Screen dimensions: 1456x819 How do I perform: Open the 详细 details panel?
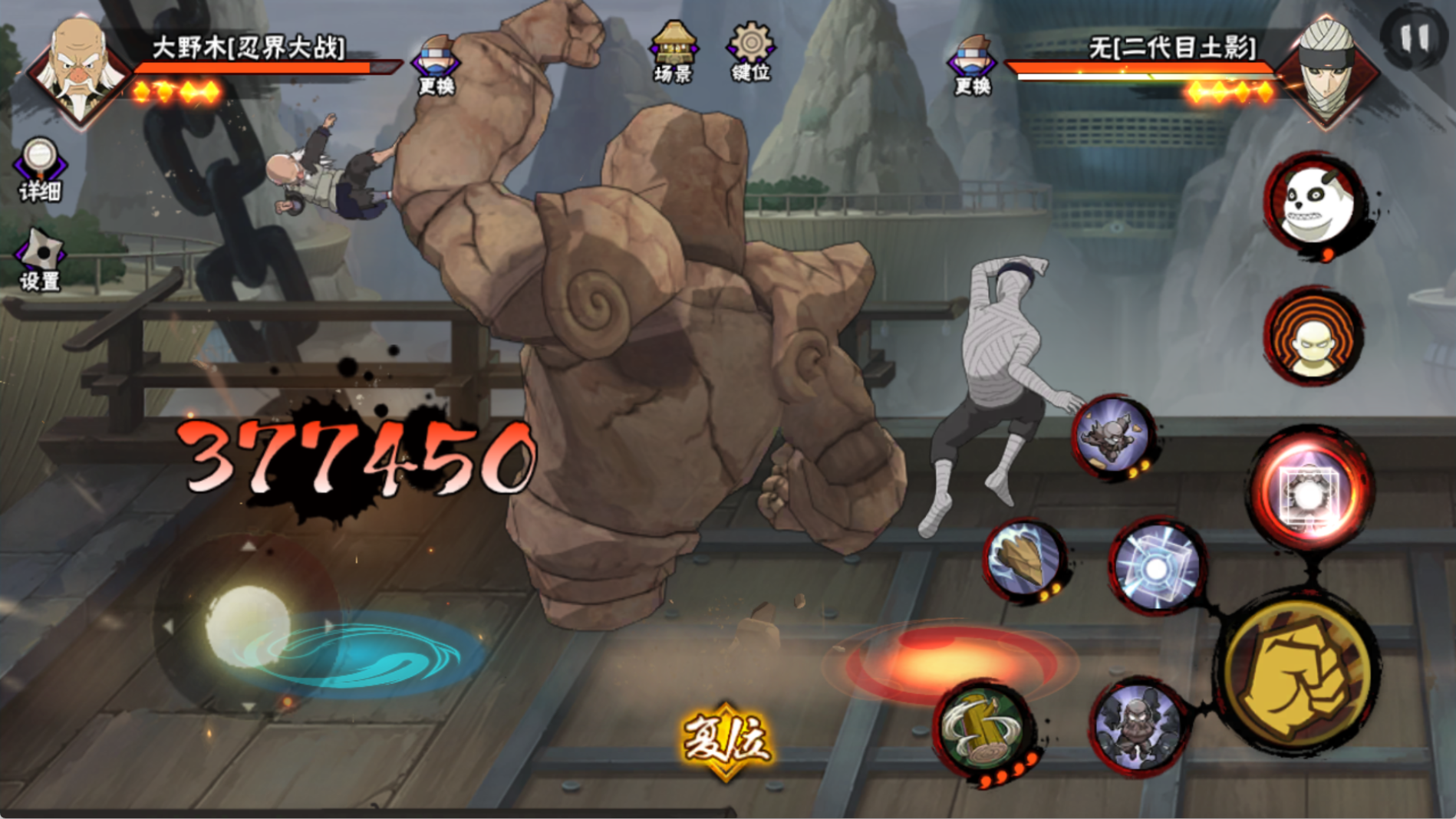39,169
